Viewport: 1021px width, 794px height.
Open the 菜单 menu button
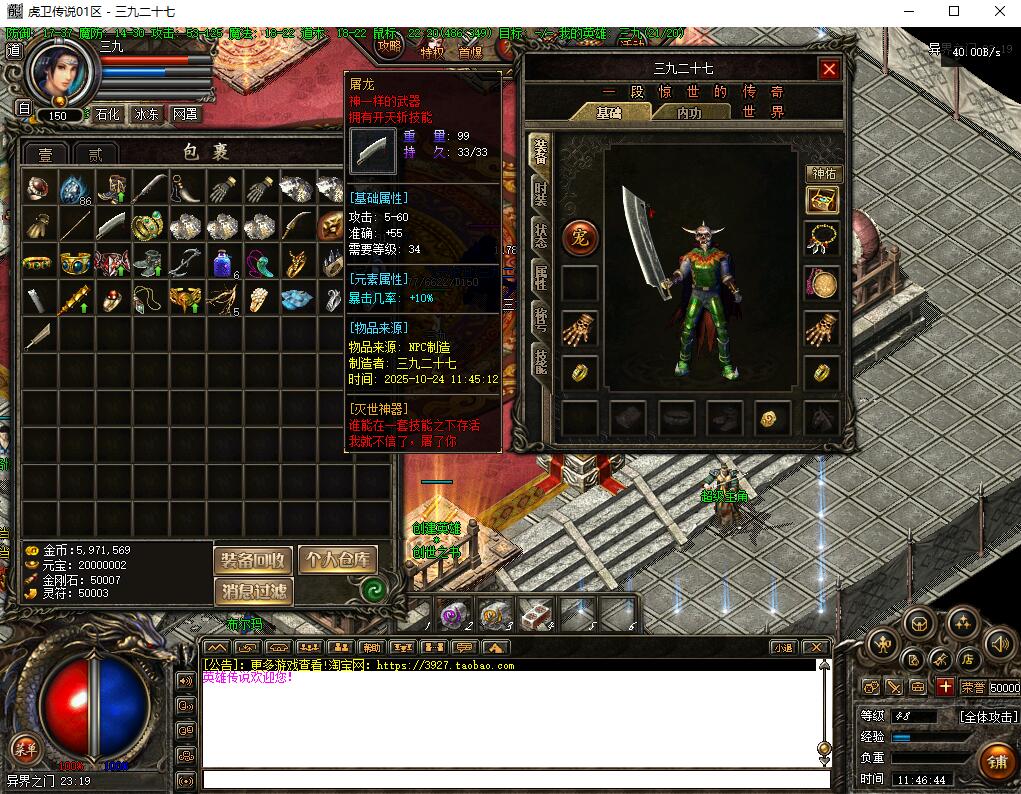[x=25, y=748]
